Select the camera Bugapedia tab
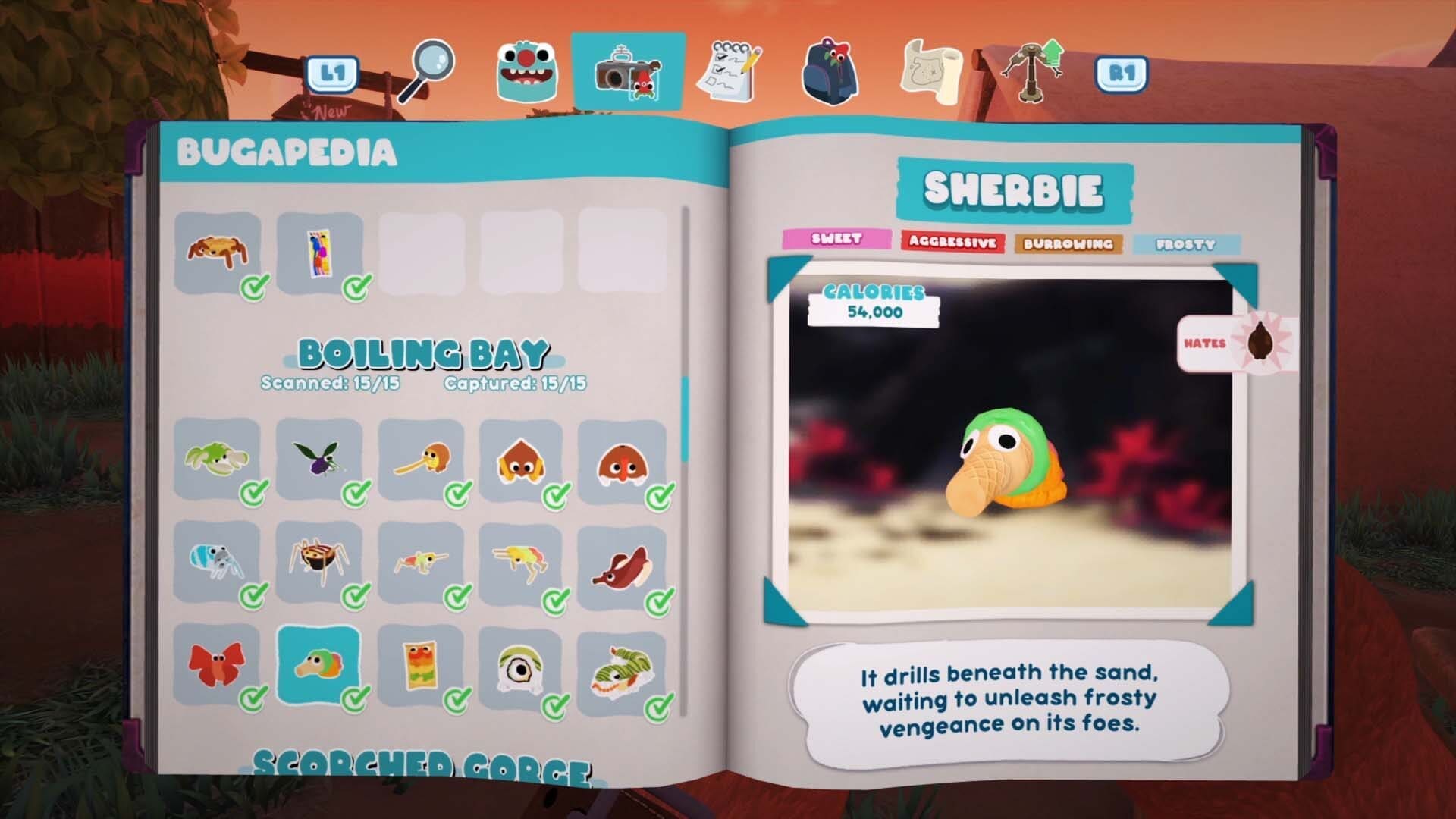The width and height of the screenshot is (1456, 819). 629,72
